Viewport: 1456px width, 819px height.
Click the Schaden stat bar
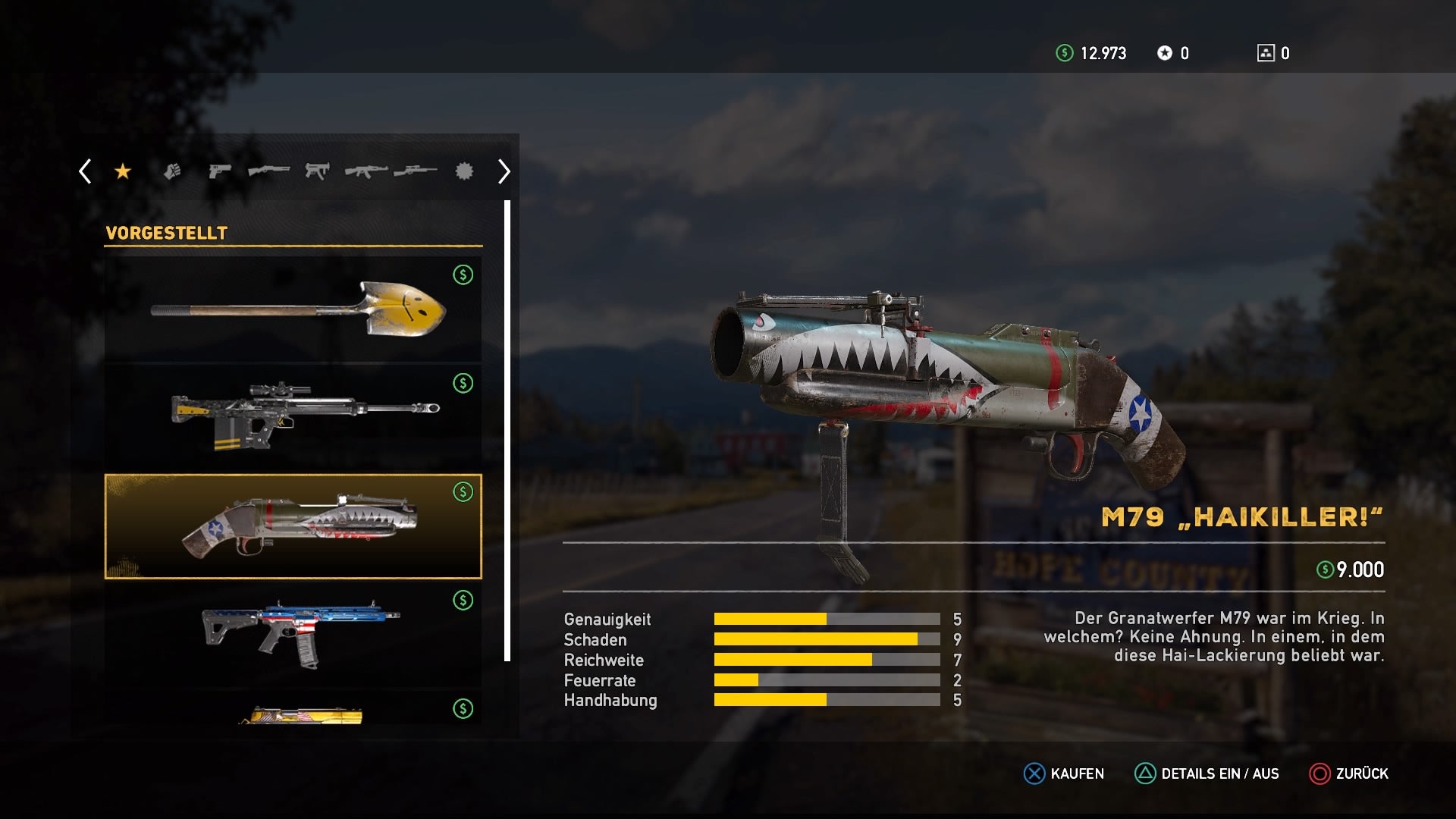(827, 640)
